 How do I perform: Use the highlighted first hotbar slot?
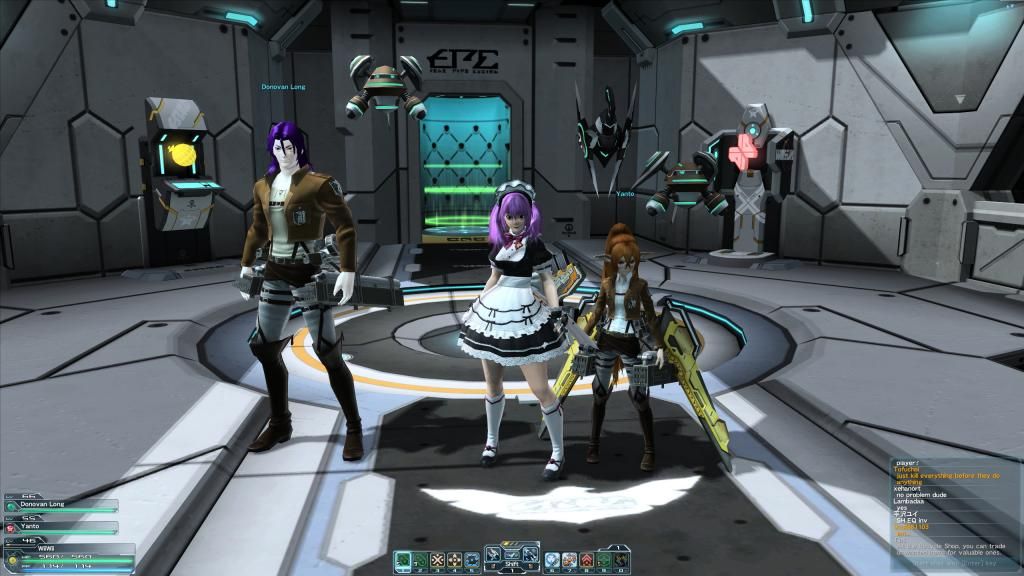(401, 559)
